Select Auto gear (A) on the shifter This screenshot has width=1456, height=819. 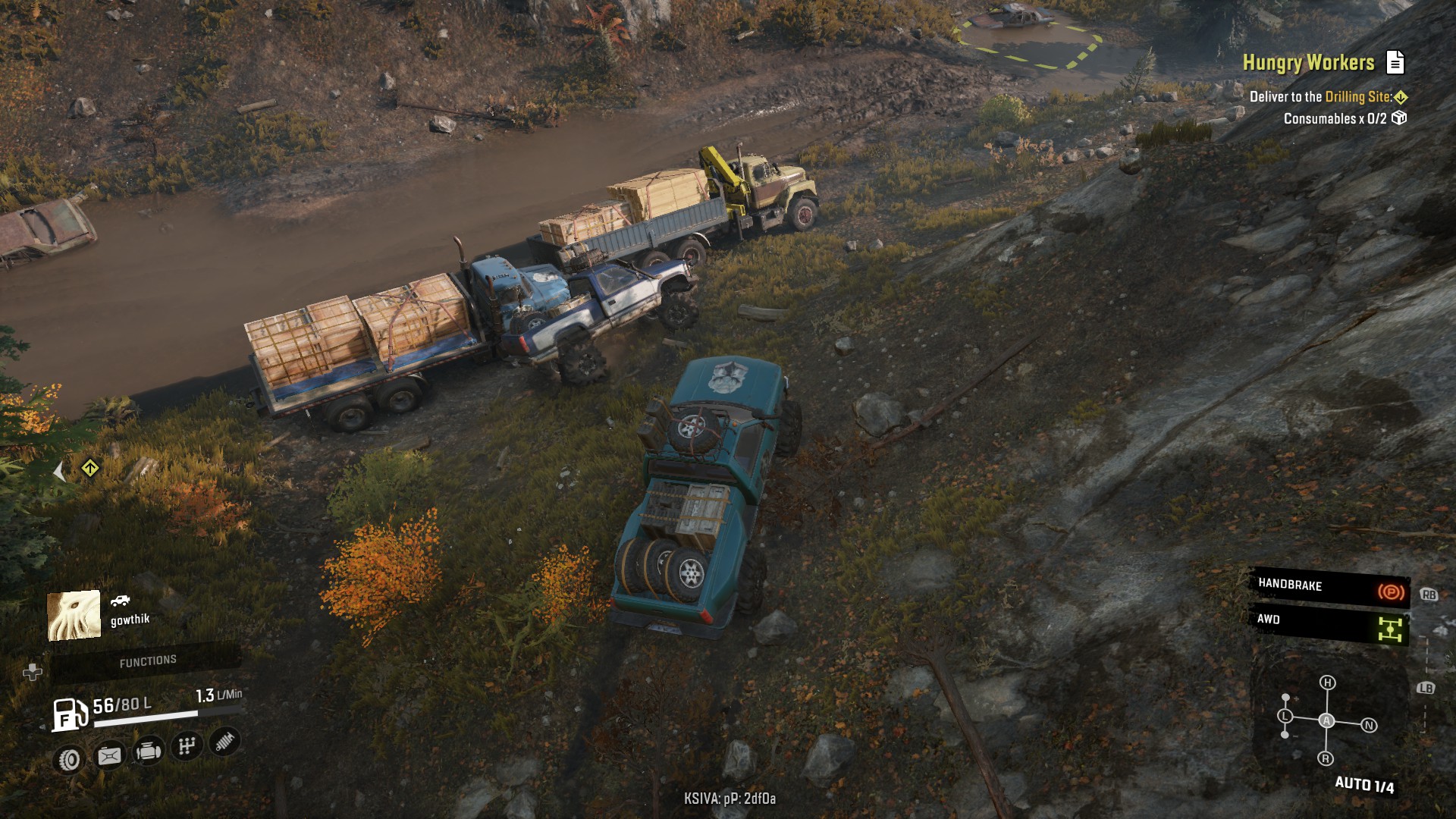point(1326,720)
